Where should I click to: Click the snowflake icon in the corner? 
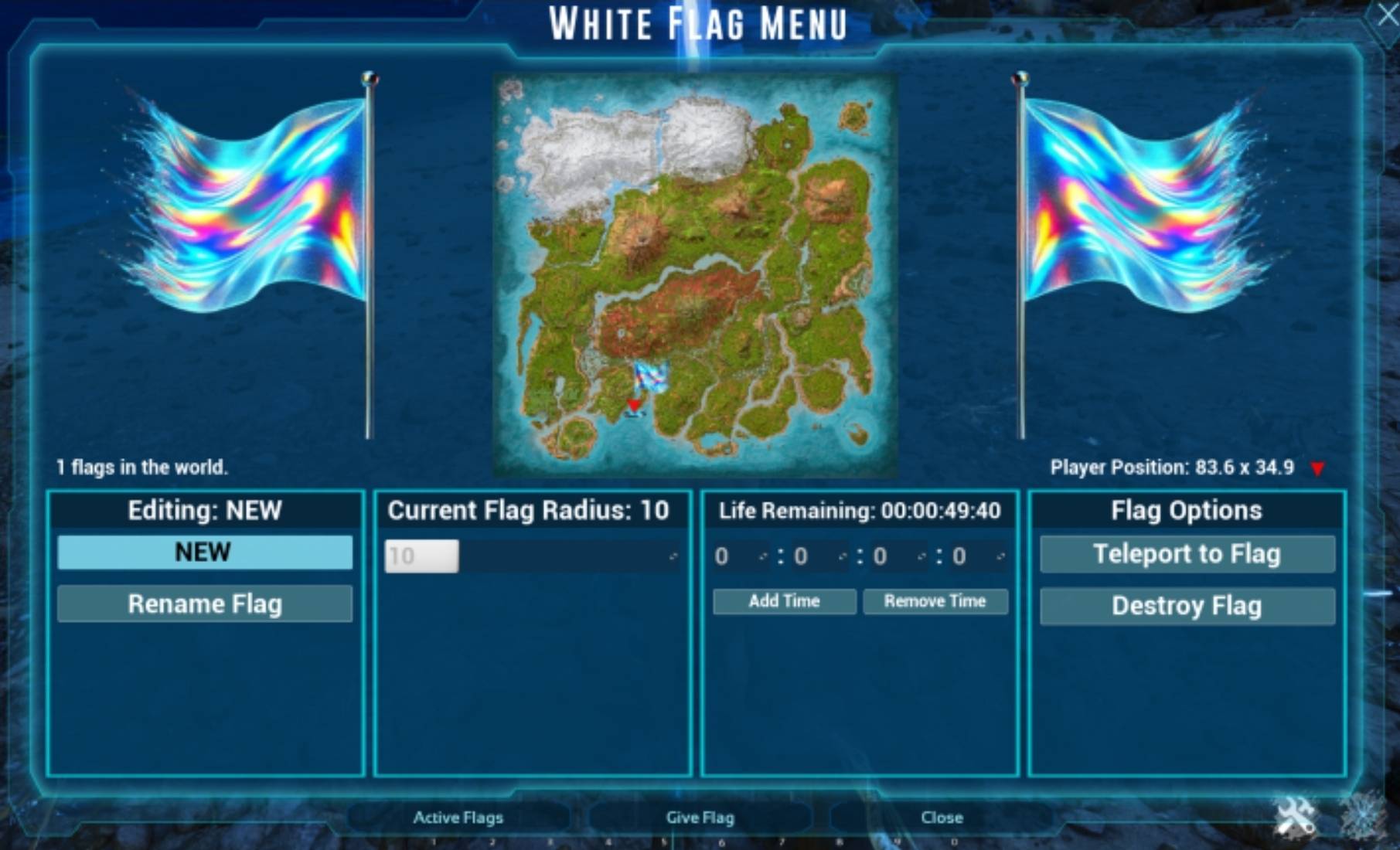tap(1363, 815)
